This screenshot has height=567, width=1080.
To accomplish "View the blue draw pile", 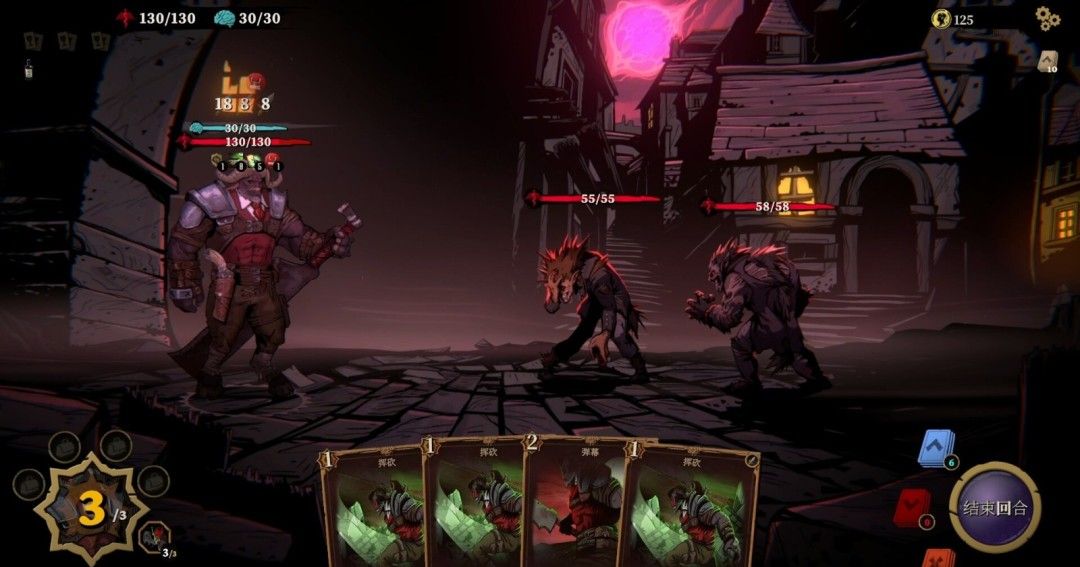I will pos(937,449).
